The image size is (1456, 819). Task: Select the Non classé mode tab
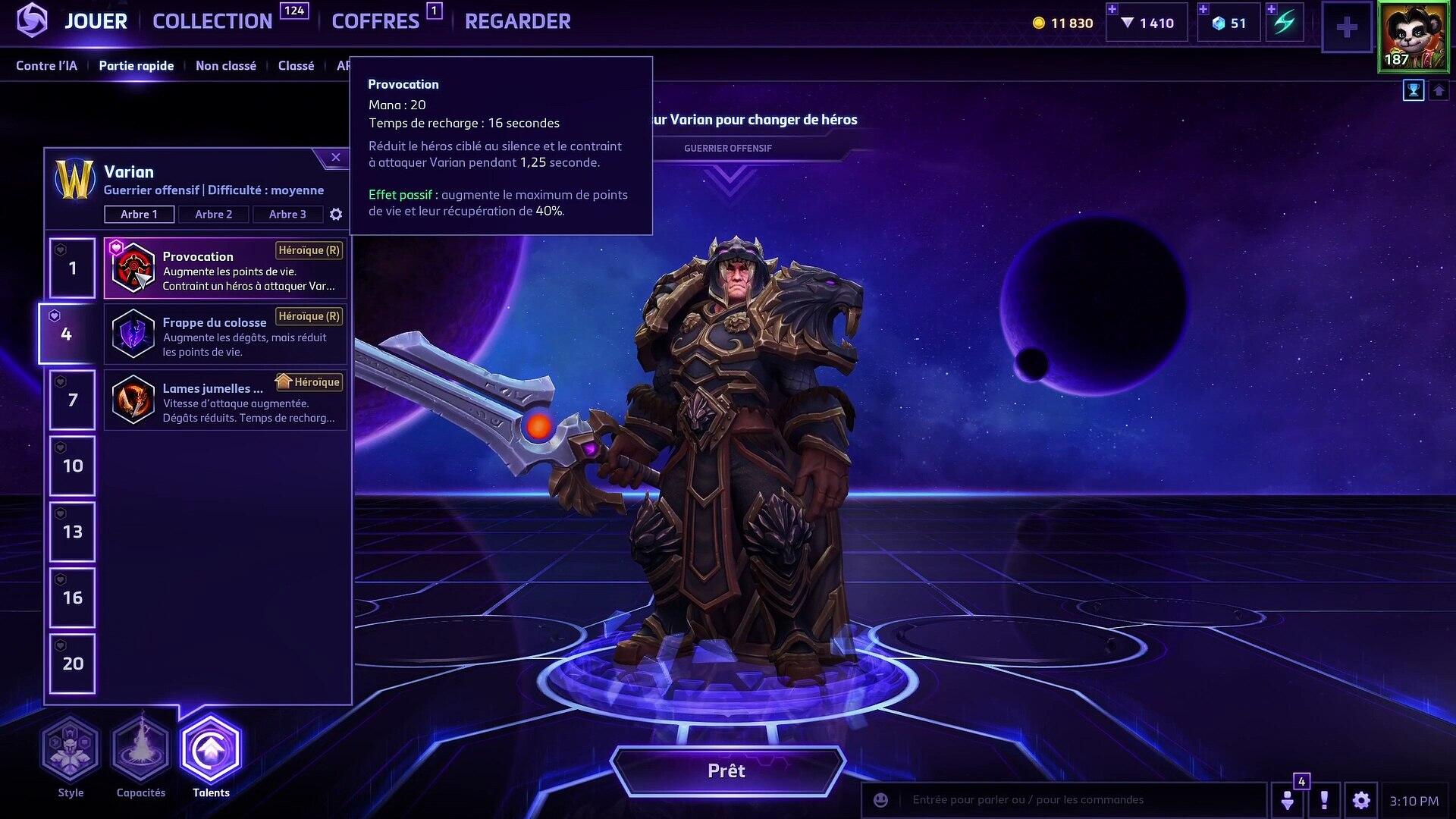225,66
